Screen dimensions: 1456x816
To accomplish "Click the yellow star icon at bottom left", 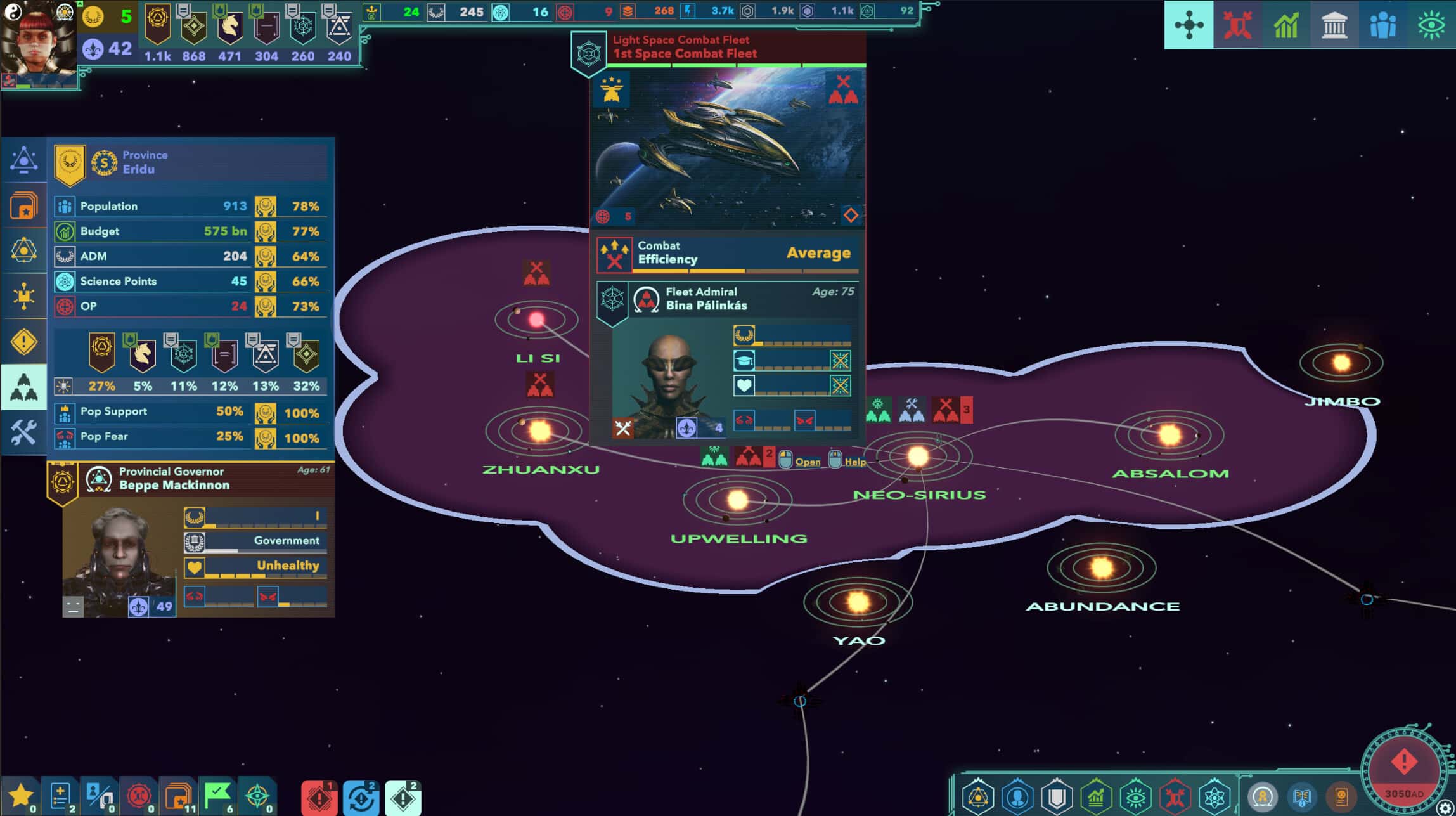I will (21, 794).
